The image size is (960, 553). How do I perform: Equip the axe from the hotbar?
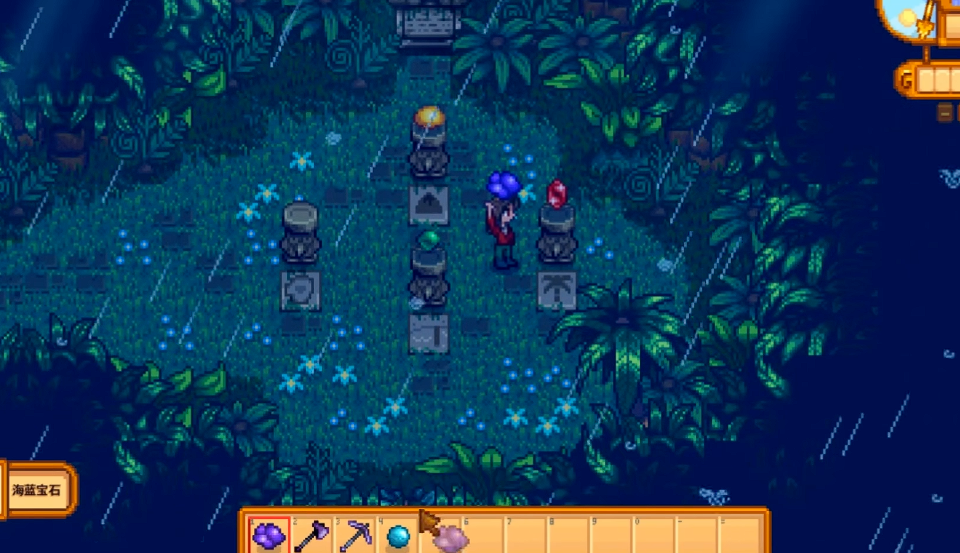[x=312, y=536]
